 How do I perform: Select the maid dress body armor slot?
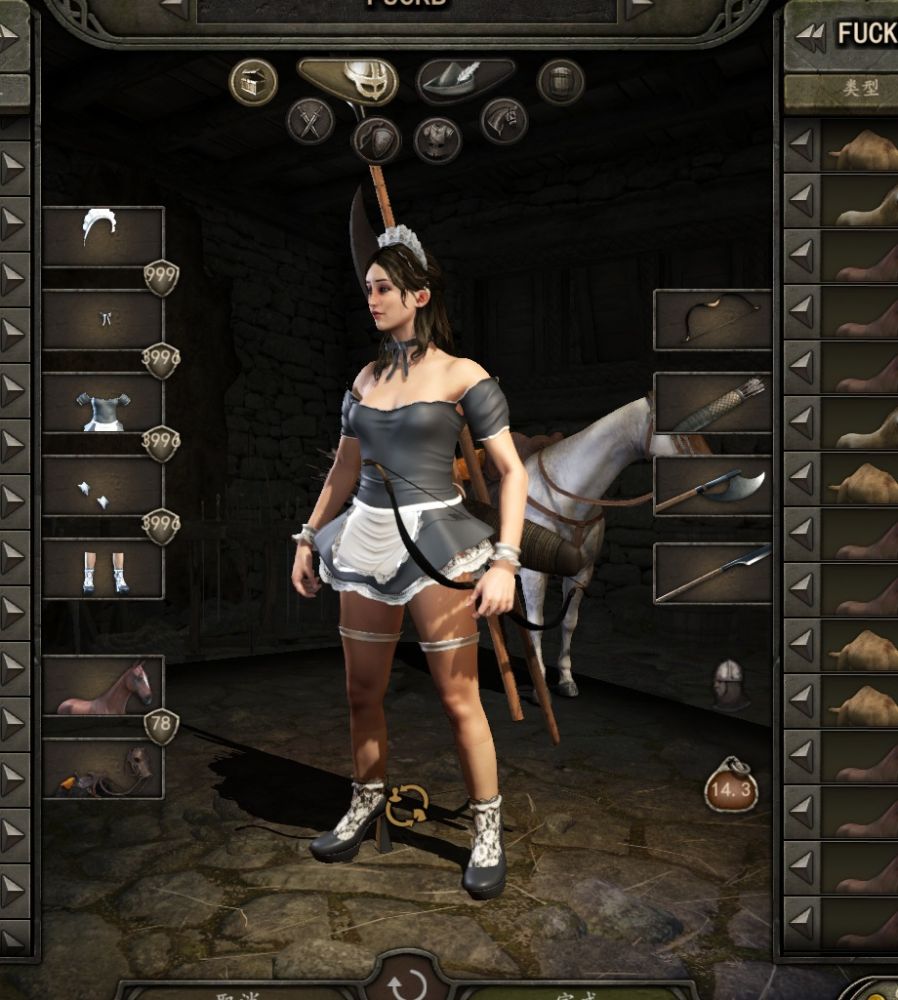(103, 403)
